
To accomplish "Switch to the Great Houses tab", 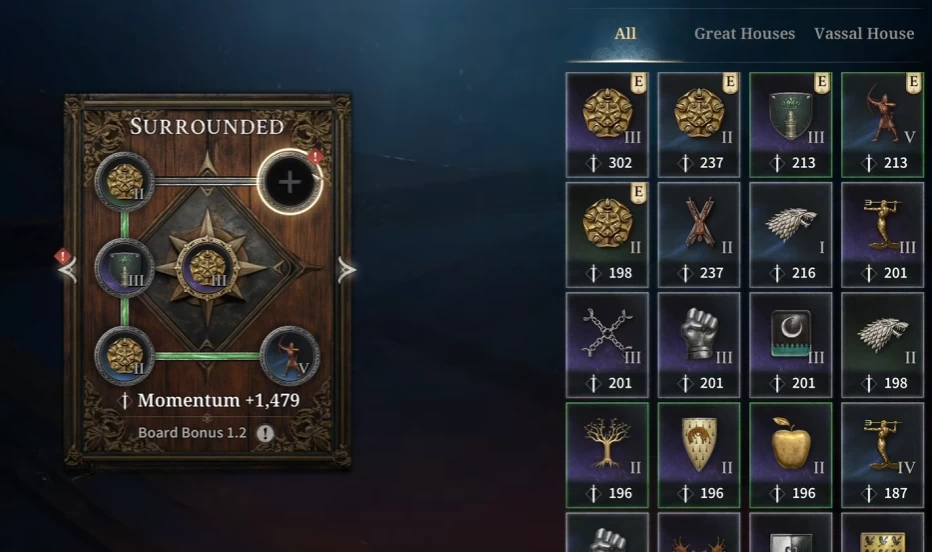I will pyautogui.click(x=744, y=34).
